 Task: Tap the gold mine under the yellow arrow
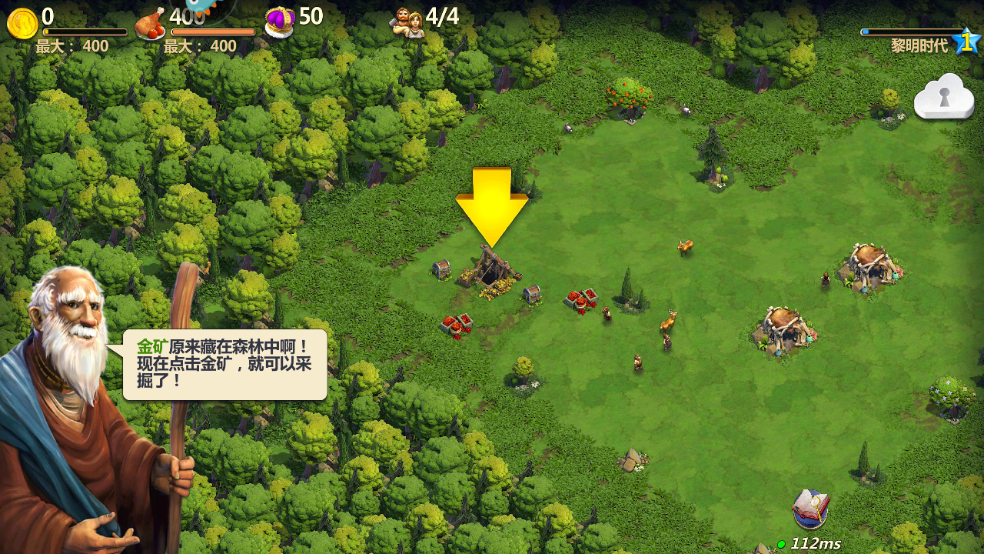point(491,270)
